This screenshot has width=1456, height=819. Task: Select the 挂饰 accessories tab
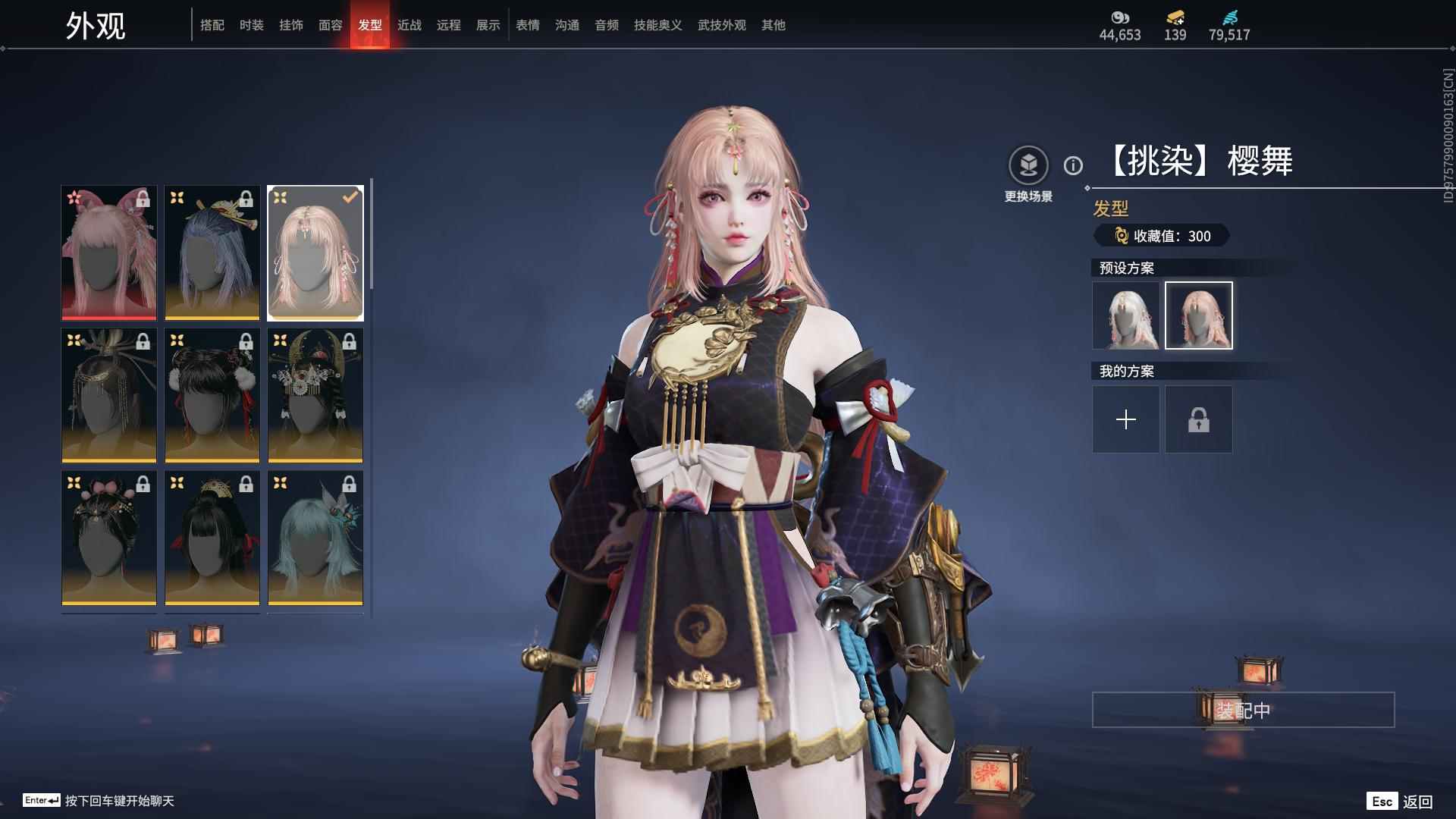(x=291, y=25)
